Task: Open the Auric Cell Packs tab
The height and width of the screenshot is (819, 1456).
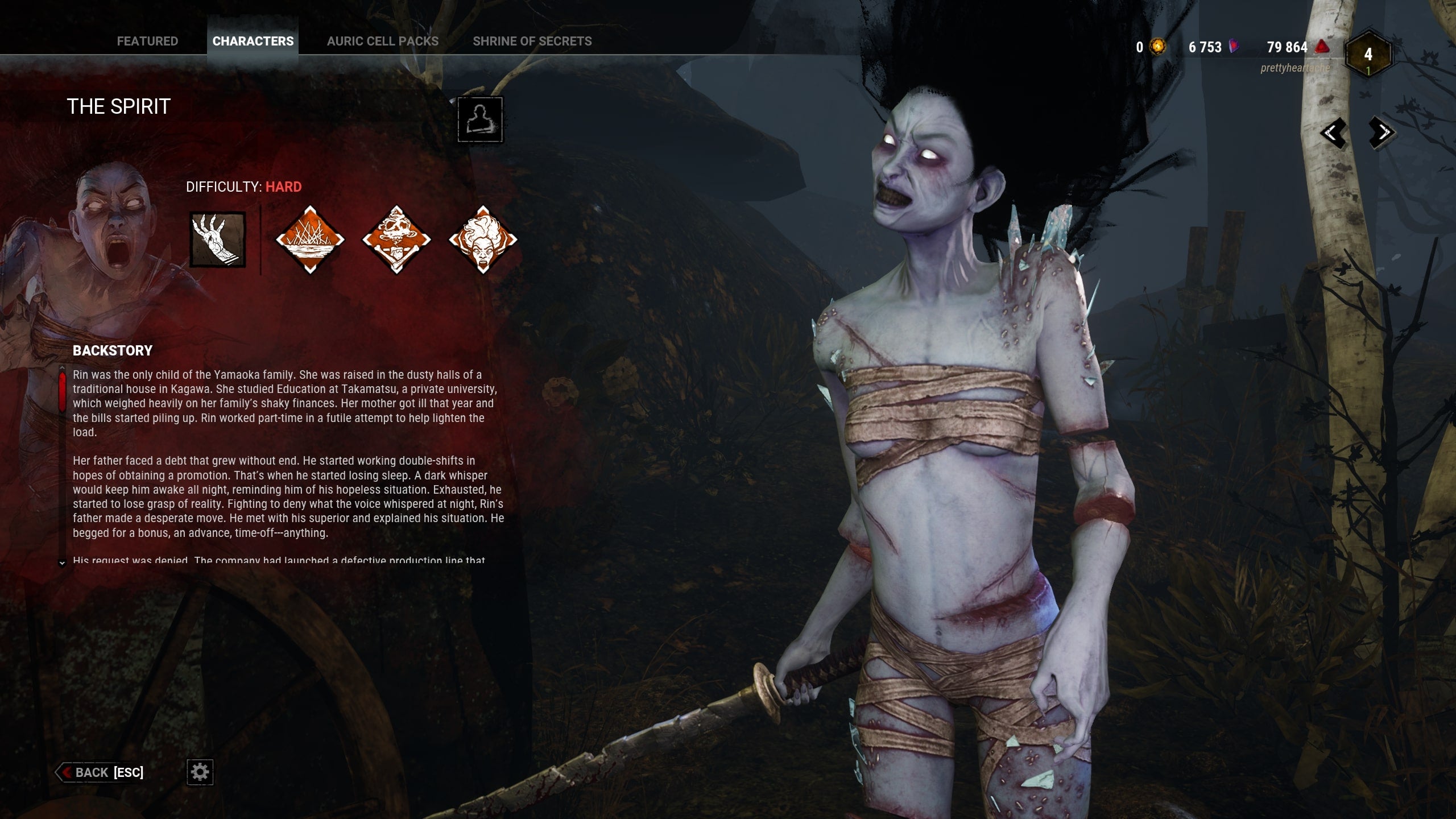Action: tap(382, 41)
